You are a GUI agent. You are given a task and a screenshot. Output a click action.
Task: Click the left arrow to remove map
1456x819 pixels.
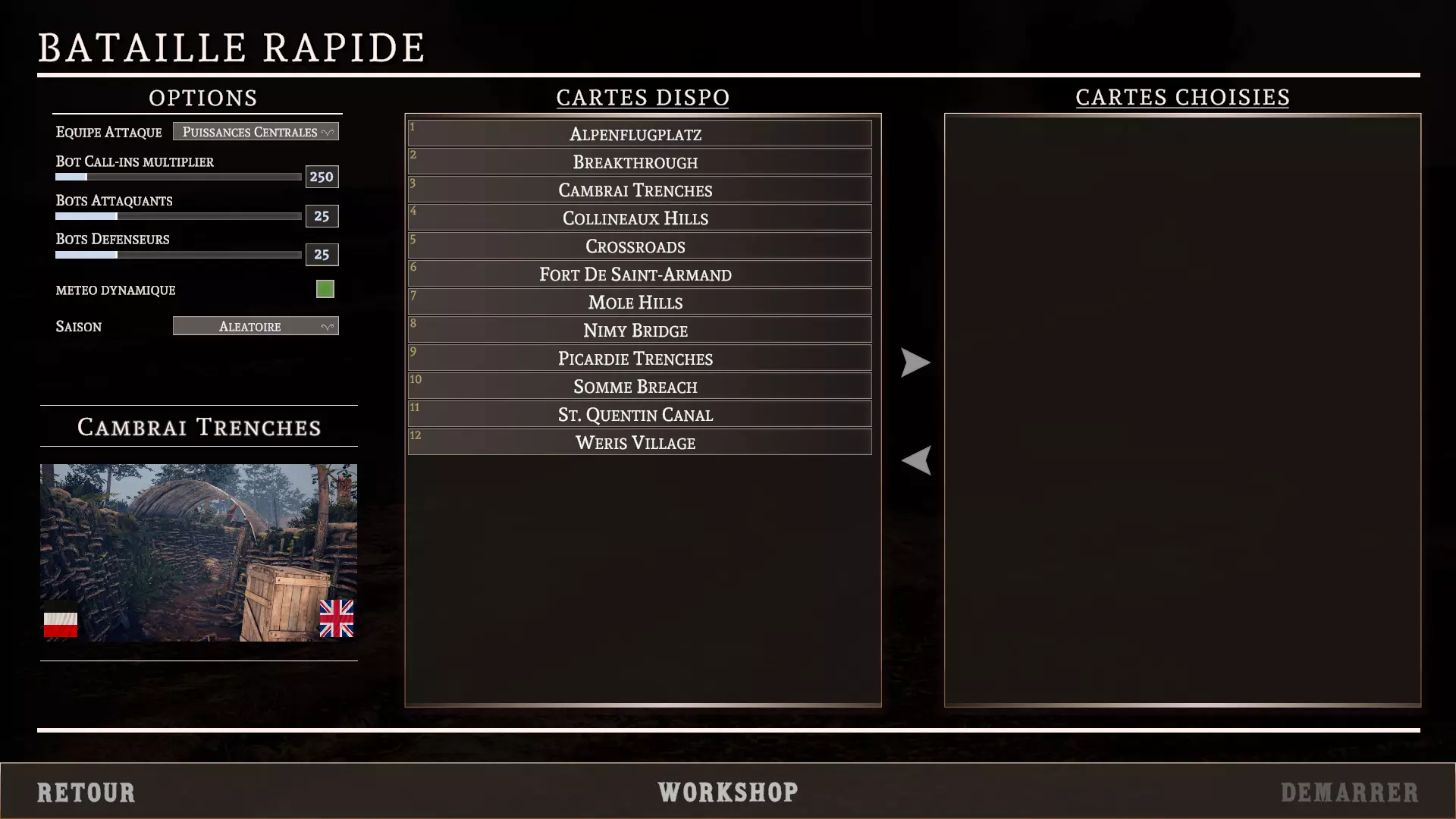click(x=915, y=460)
